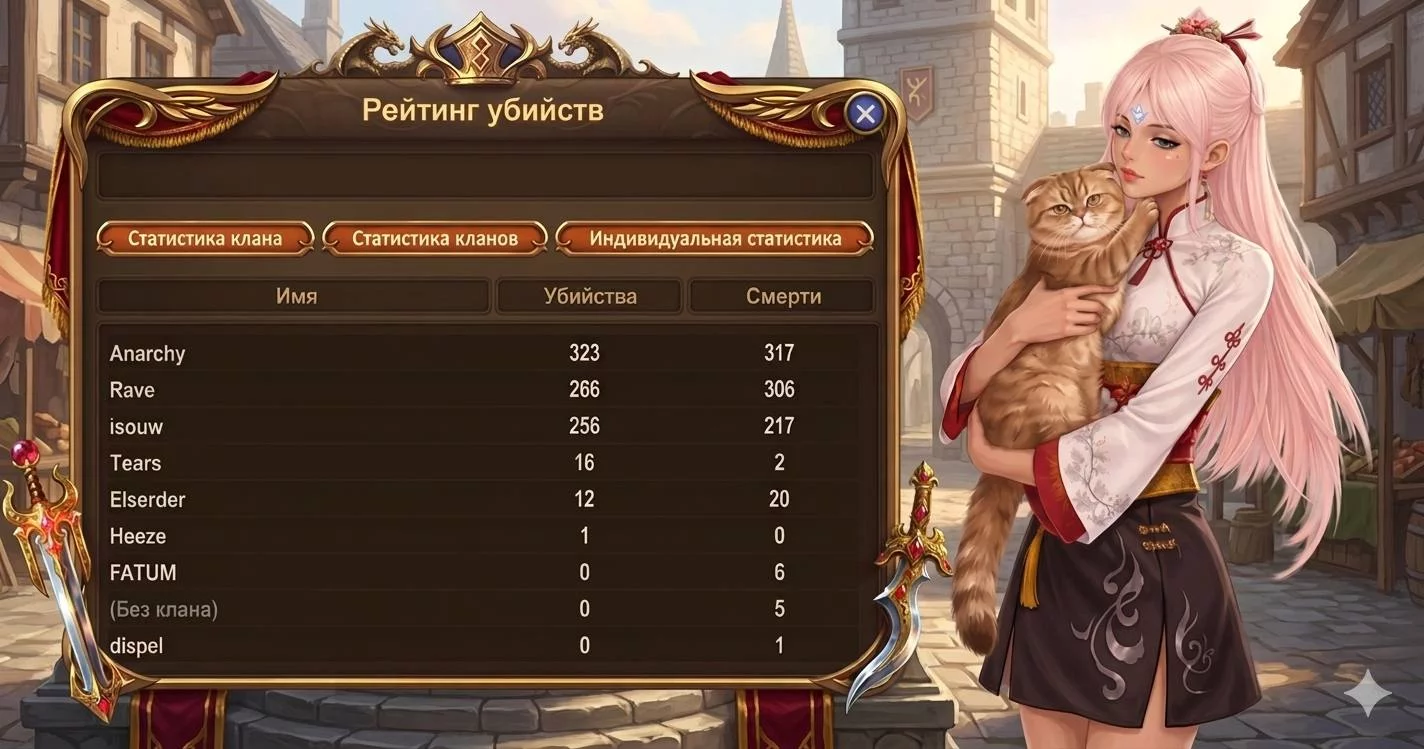The image size is (1424, 749).
Task: Sort by the Имя column header
Action: point(296,296)
